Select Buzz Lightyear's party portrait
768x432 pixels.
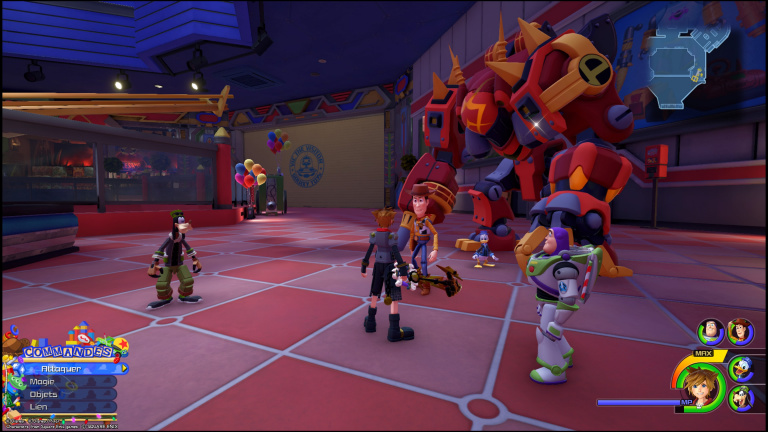point(711,331)
